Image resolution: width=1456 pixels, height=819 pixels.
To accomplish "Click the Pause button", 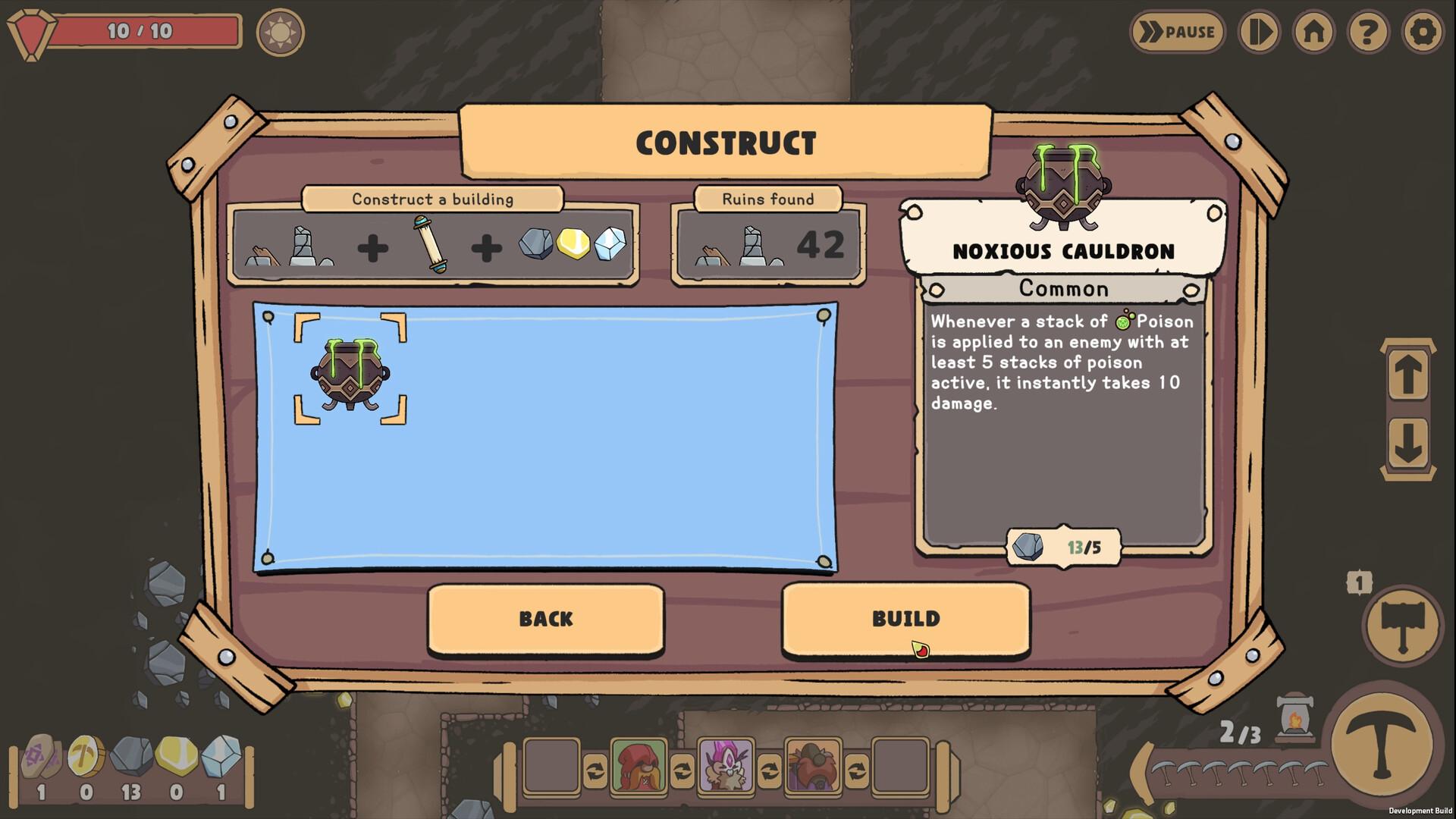I will pos(1178,32).
